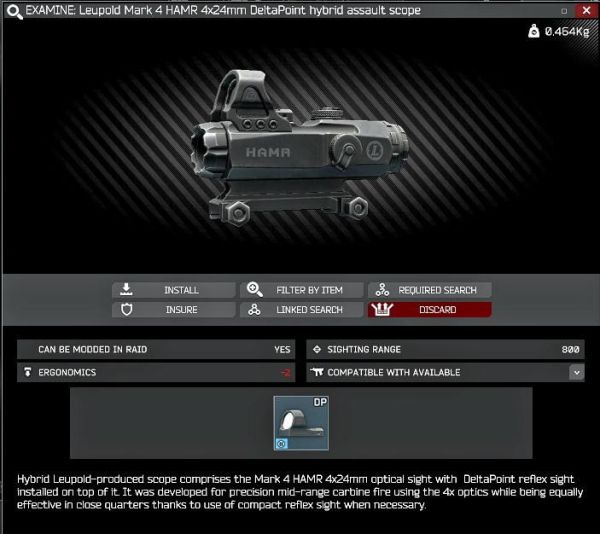Image resolution: width=600 pixels, height=534 pixels.
Task: Select the DeltaPoint reflex sight slot
Action: tap(302, 423)
